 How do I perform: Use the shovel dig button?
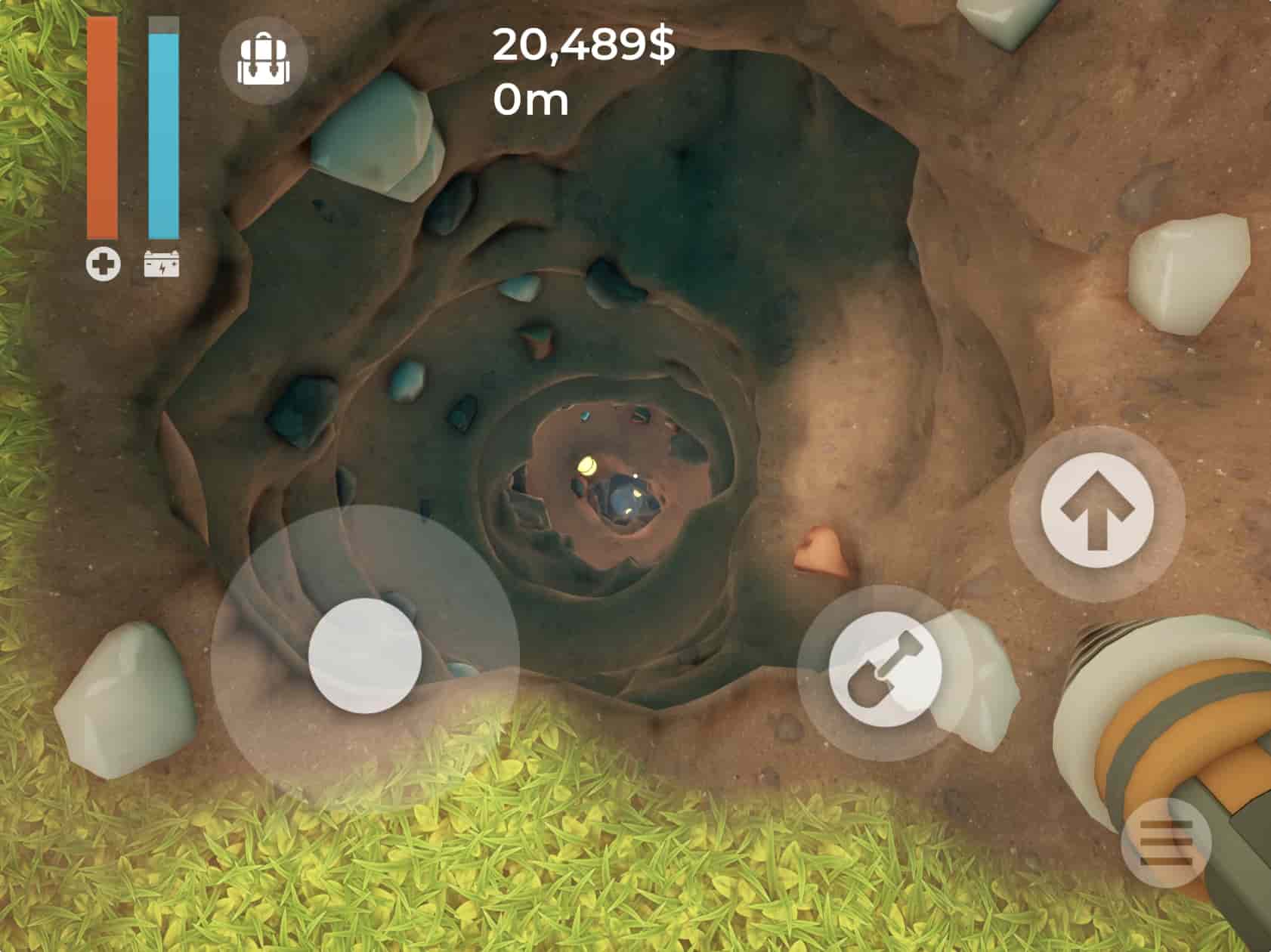885,672
